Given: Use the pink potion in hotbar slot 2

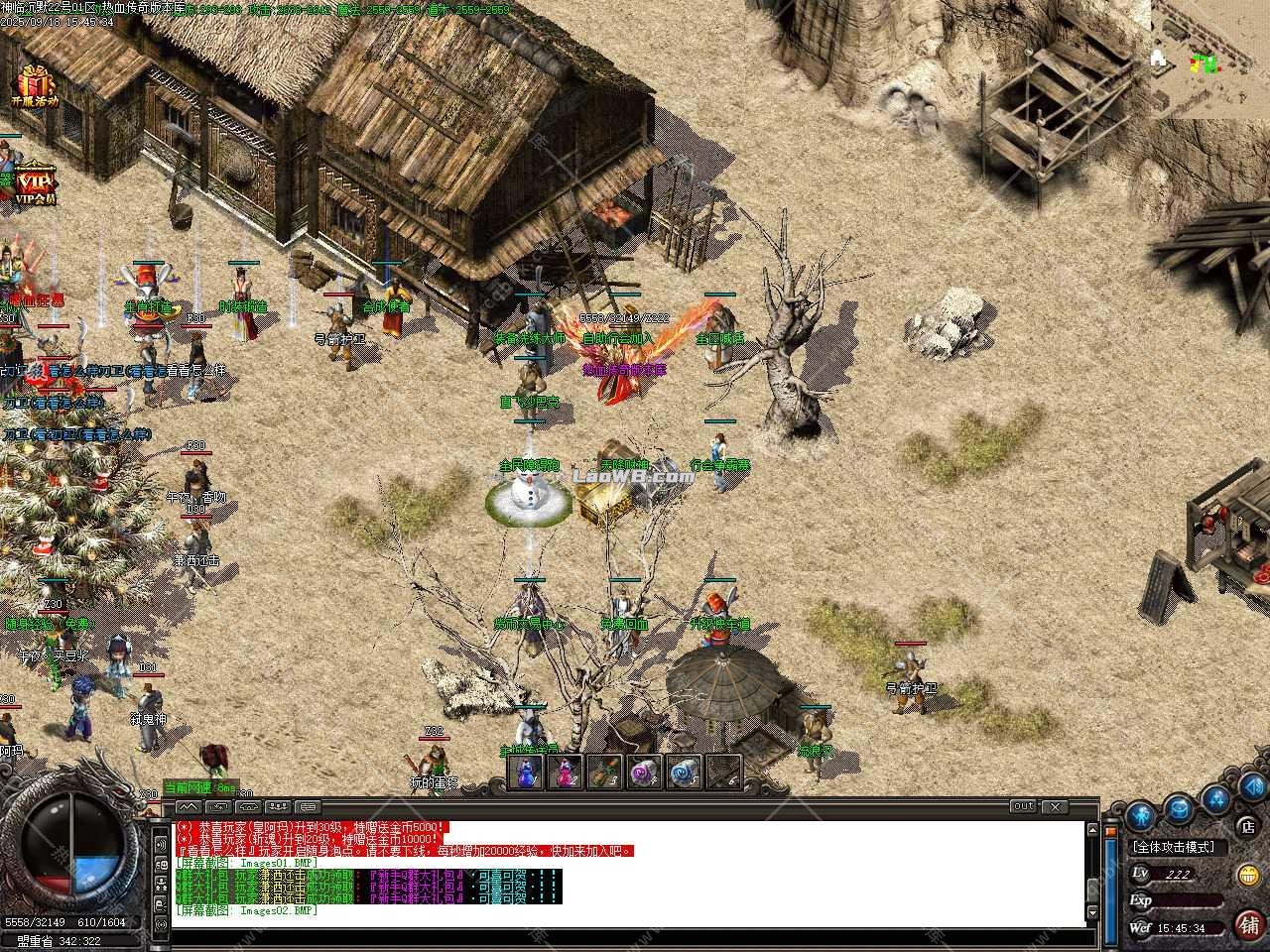Looking at the screenshot, I should pyautogui.click(x=565, y=773).
